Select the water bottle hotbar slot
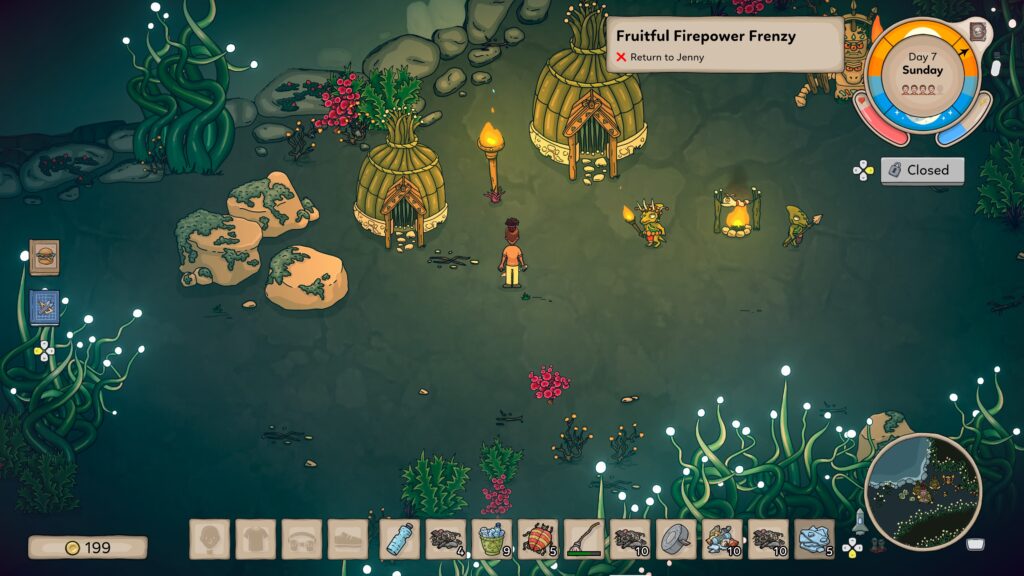The image size is (1024, 576). coord(400,539)
